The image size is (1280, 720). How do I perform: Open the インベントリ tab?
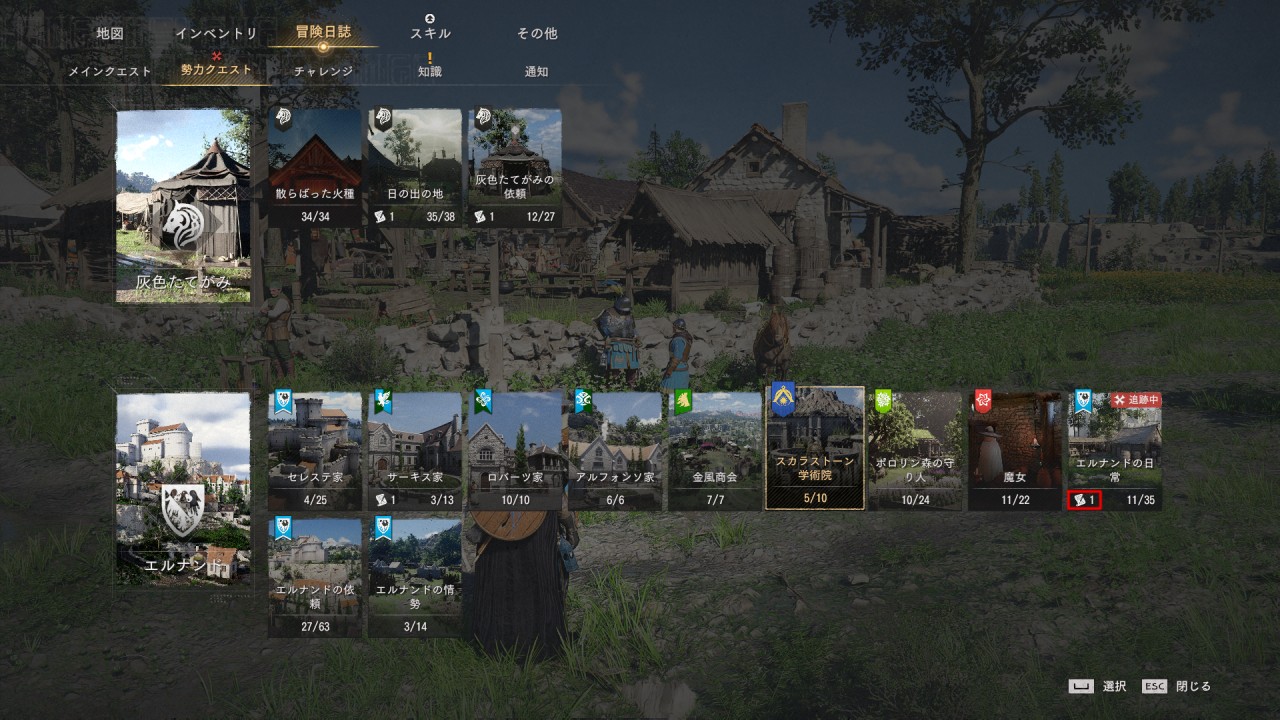pos(216,33)
